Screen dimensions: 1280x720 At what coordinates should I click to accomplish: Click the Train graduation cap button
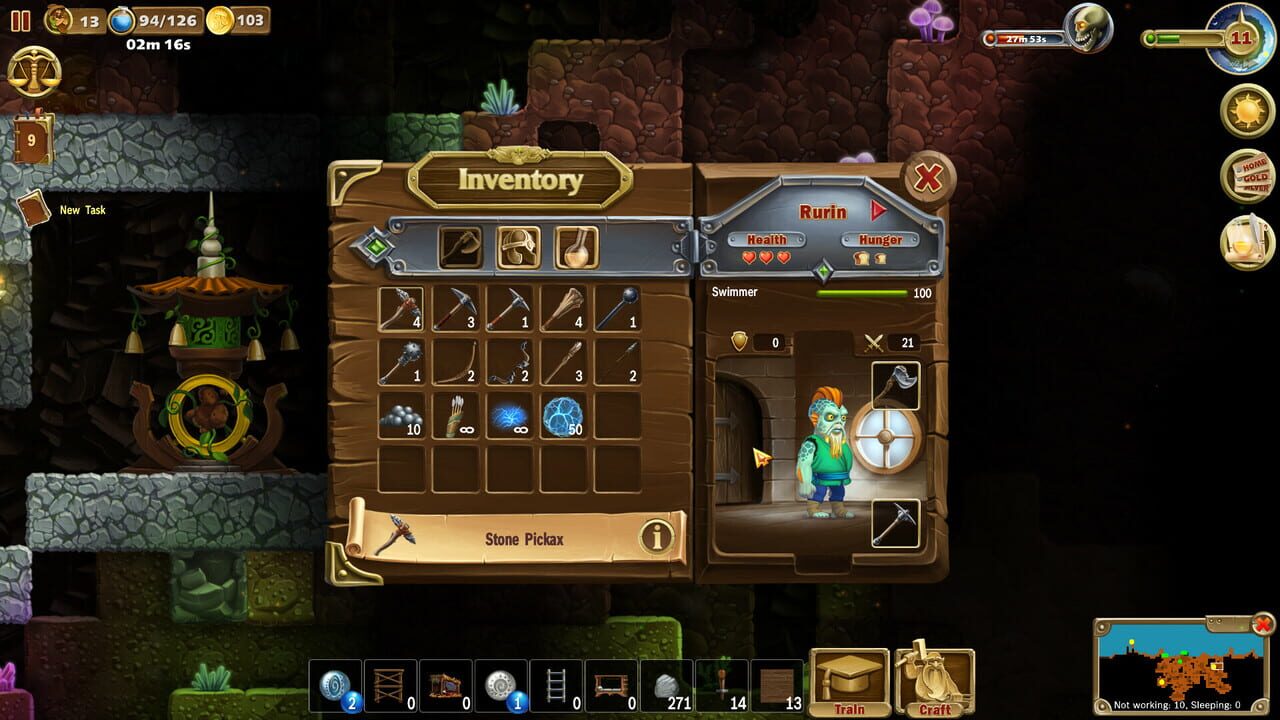pyautogui.click(x=850, y=680)
